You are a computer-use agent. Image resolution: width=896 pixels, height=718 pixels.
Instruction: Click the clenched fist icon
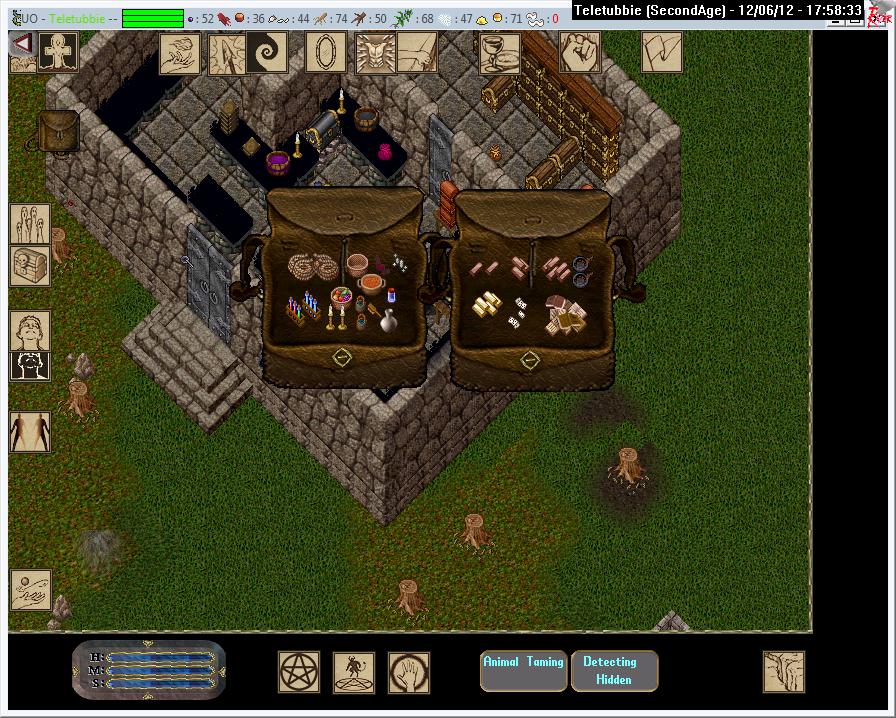click(579, 52)
